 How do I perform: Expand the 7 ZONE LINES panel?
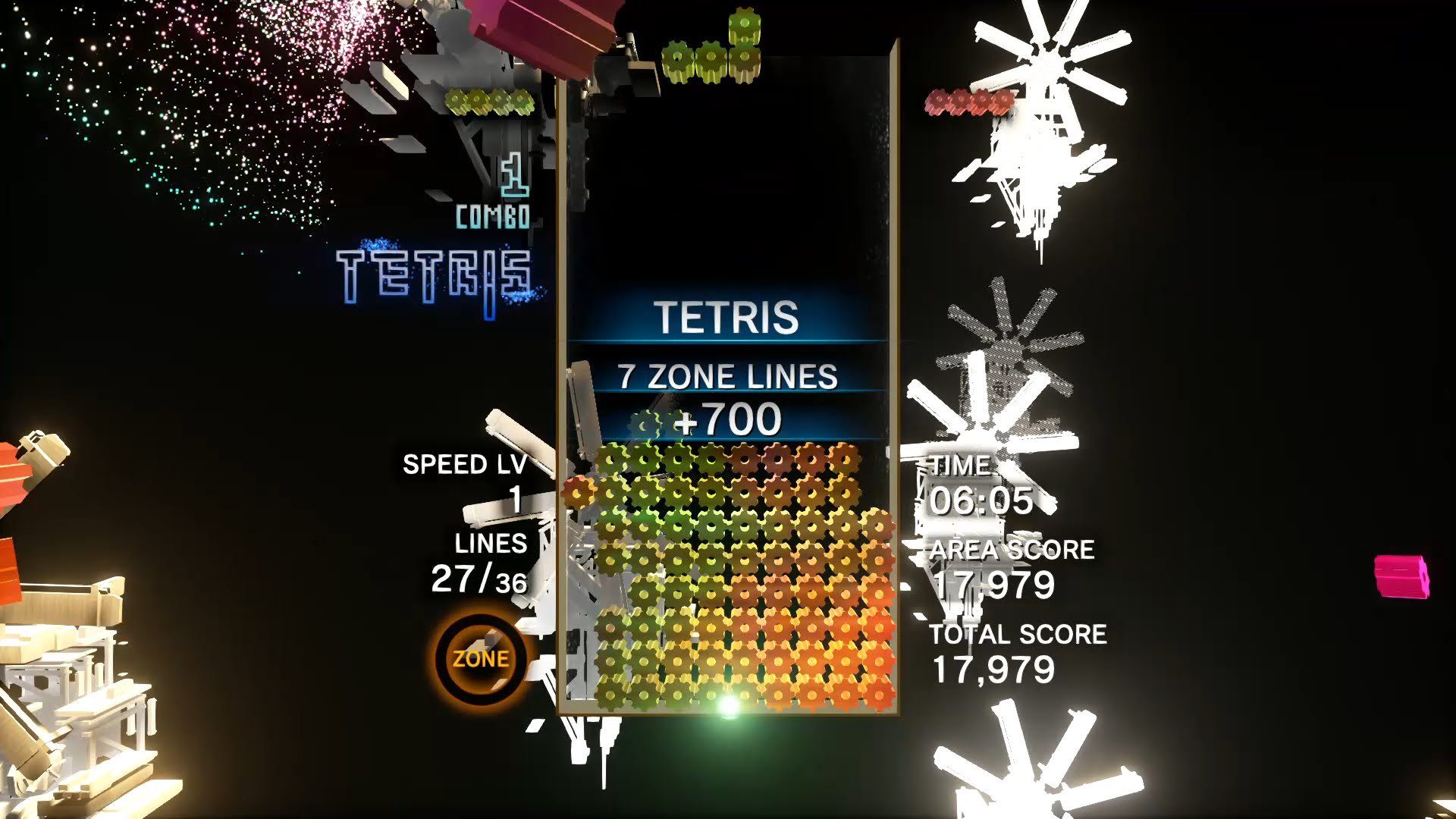tap(726, 376)
